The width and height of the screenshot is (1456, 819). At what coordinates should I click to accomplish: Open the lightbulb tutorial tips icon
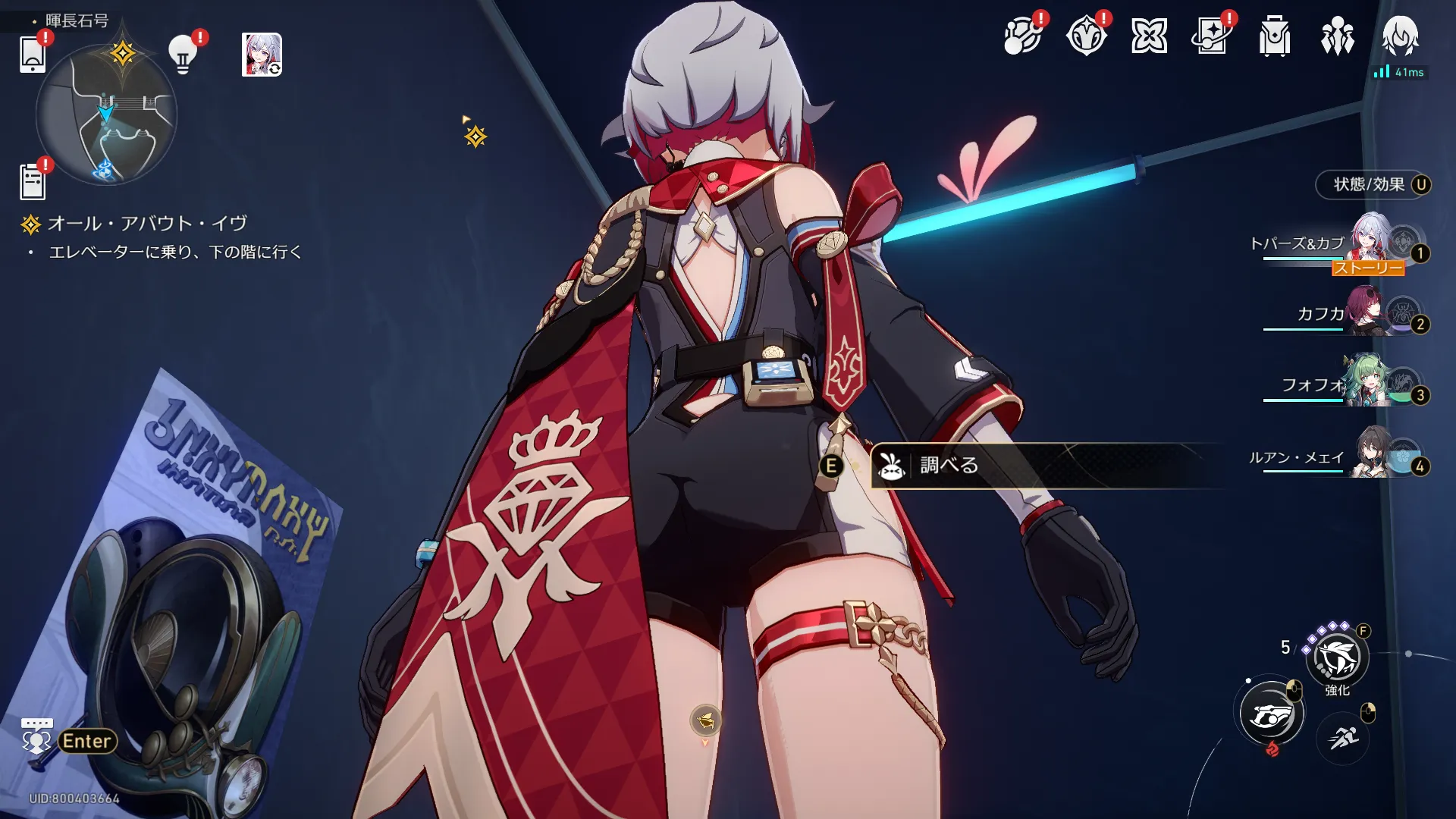point(183,55)
